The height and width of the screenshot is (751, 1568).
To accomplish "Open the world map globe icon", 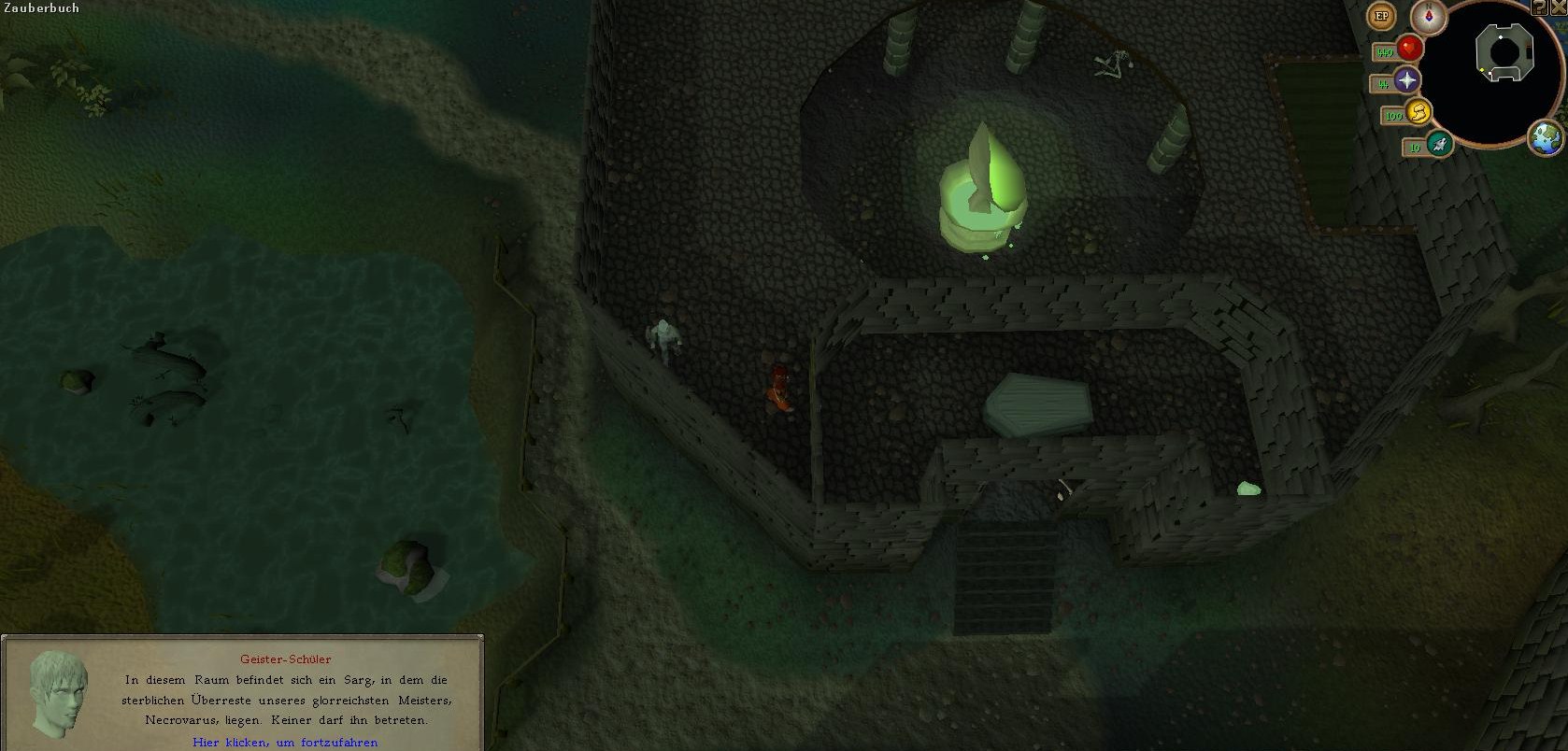I will pyautogui.click(x=1546, y=138).
